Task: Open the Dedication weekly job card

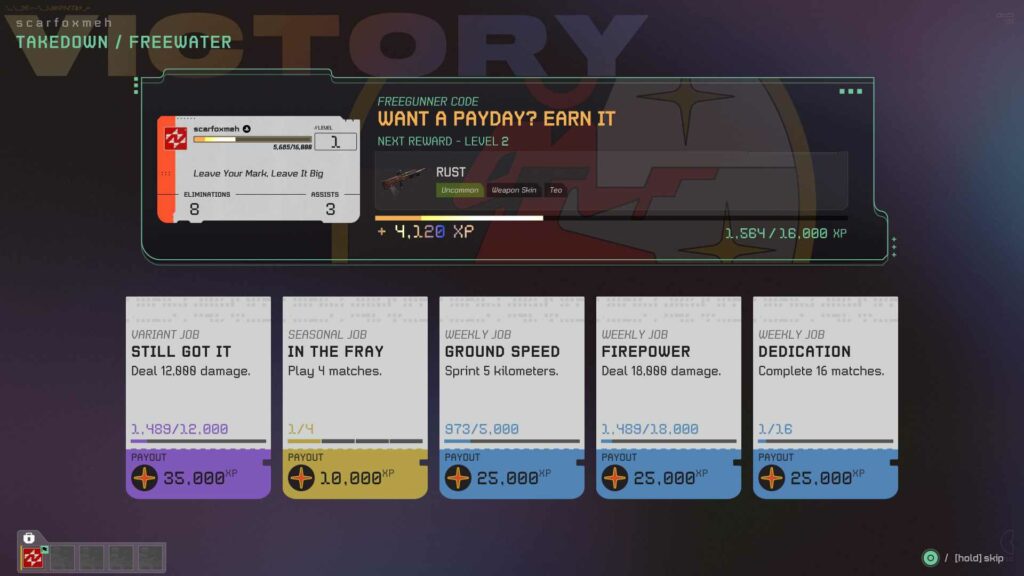Action: 825,397
